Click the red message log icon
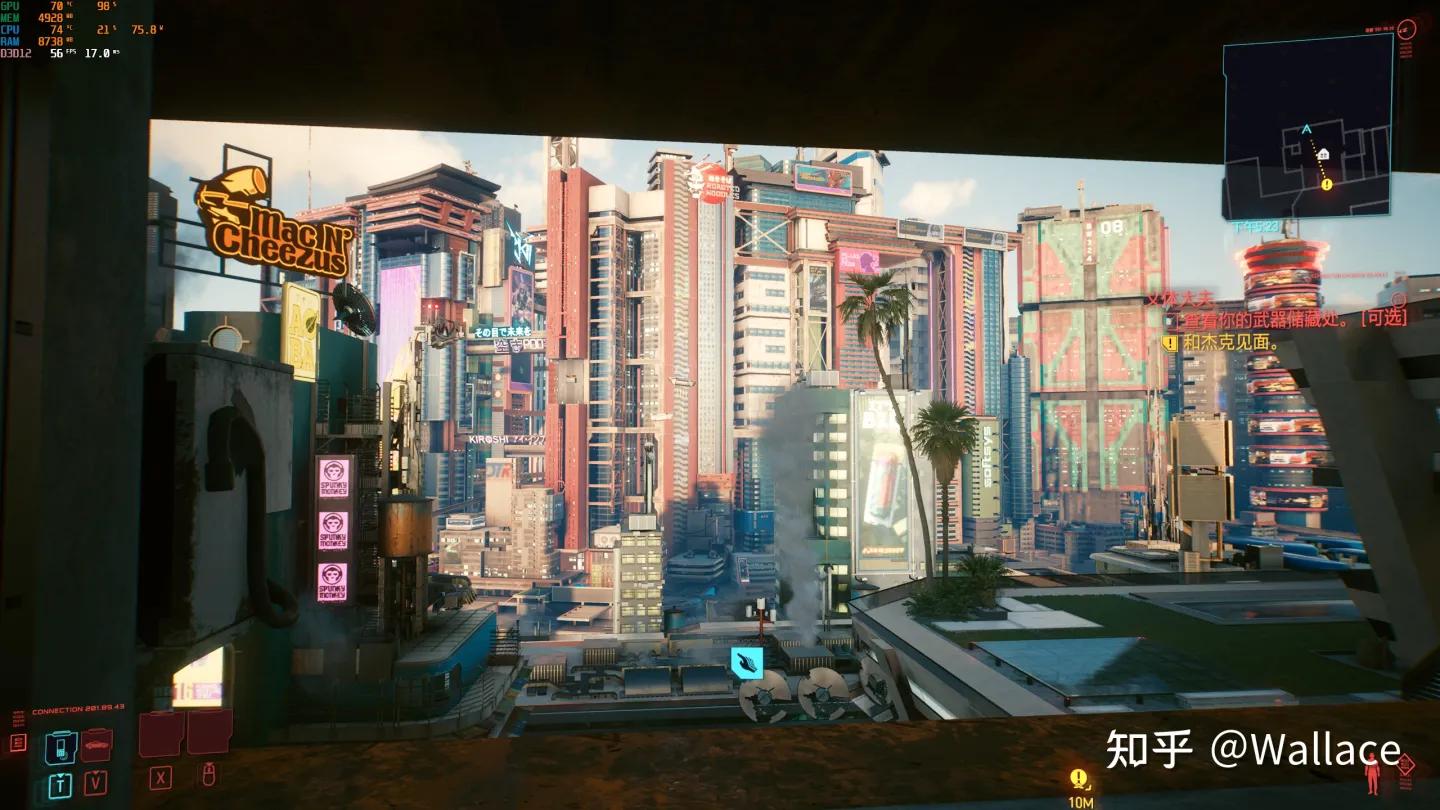Viewport: 1440px width, 810px height. tap(18, 742)
